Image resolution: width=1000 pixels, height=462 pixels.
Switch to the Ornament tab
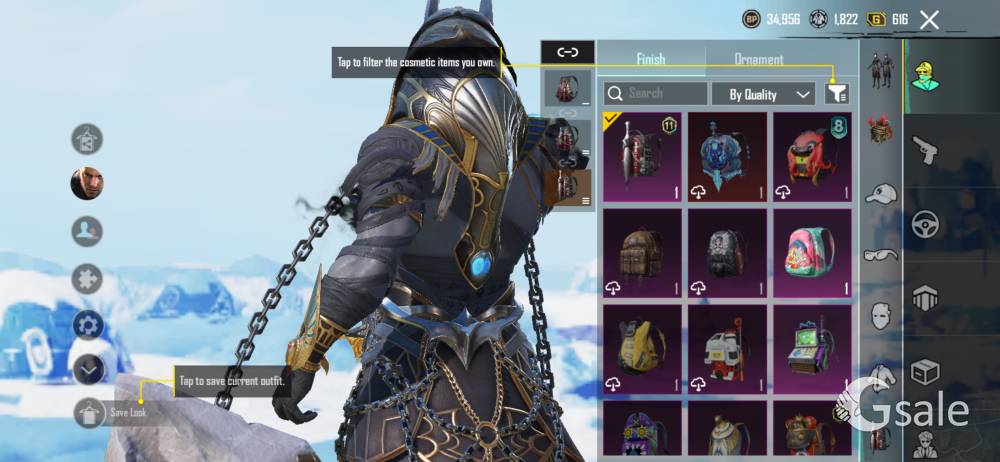click(x=759, y=59)
